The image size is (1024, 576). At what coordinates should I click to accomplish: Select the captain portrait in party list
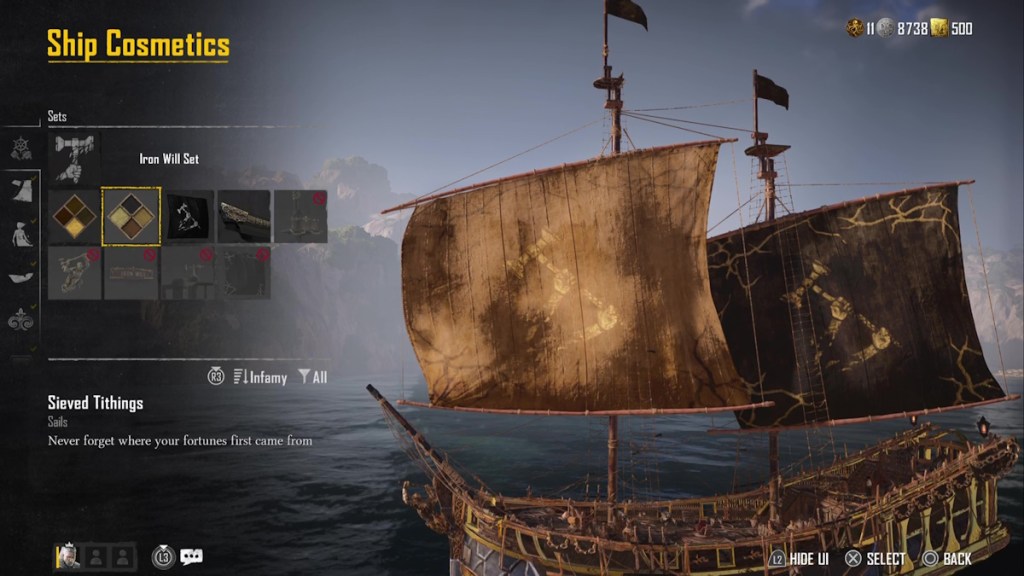[67, 556]
